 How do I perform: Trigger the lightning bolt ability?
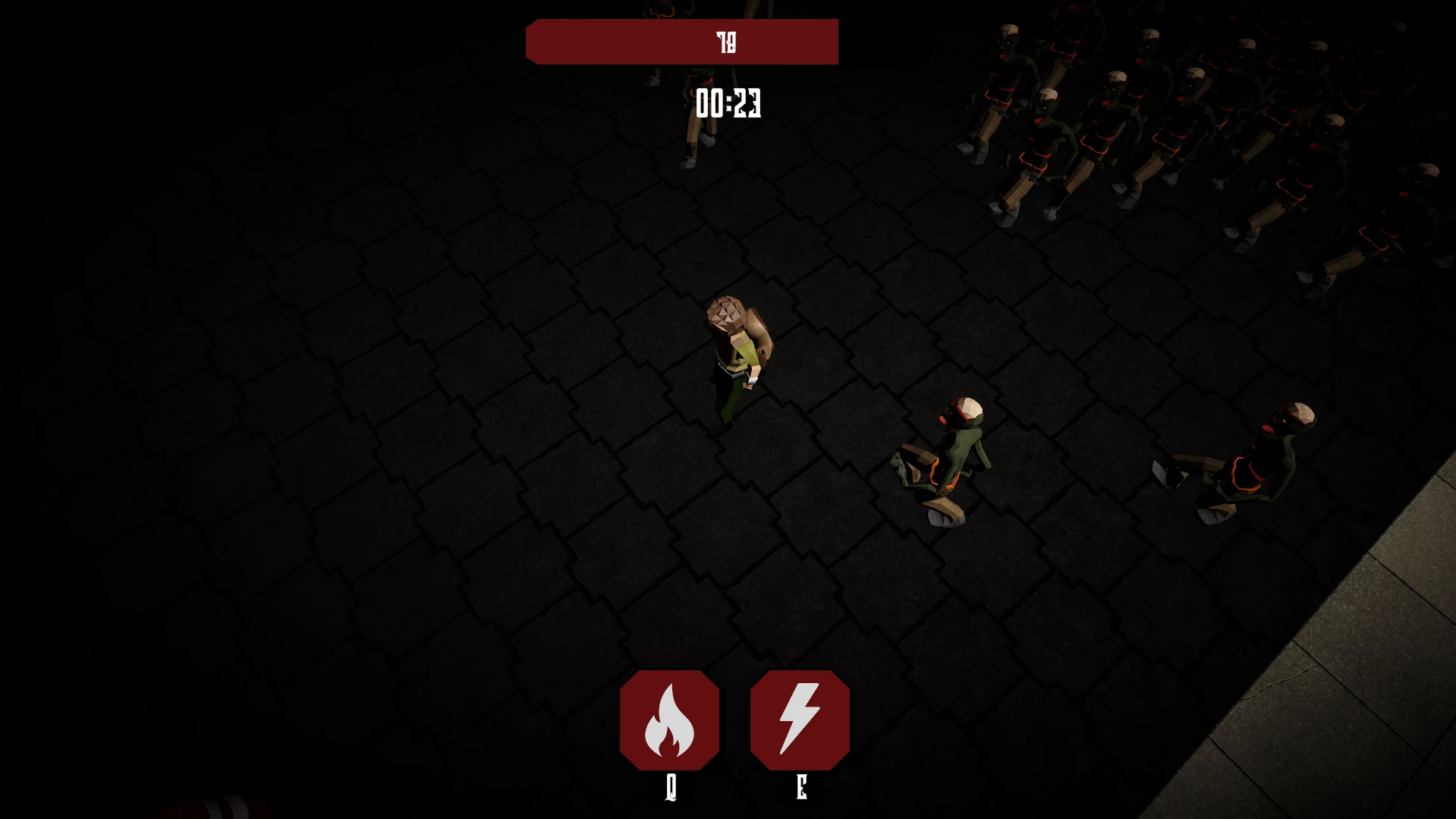pos(800,720)
